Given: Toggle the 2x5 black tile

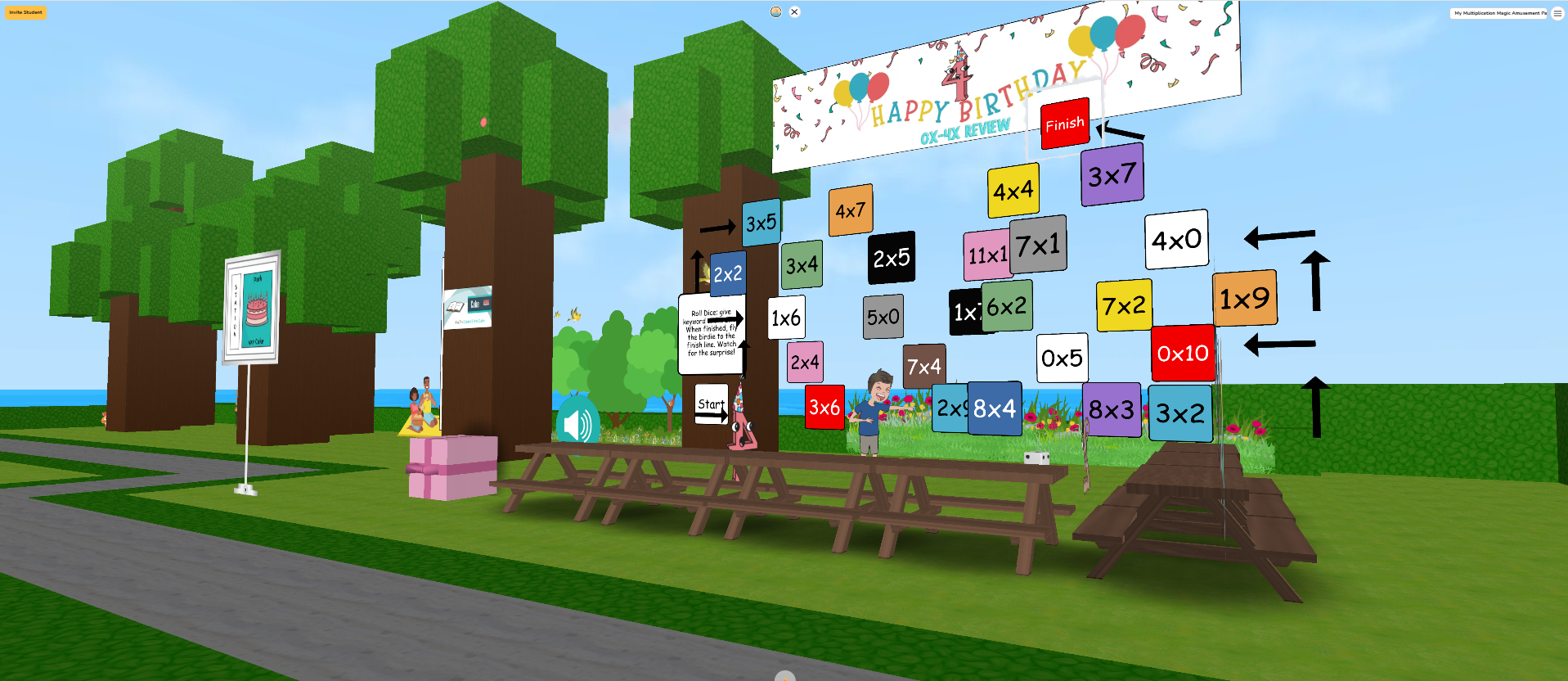Looking at the screenshot, I should tap(891, 257).
